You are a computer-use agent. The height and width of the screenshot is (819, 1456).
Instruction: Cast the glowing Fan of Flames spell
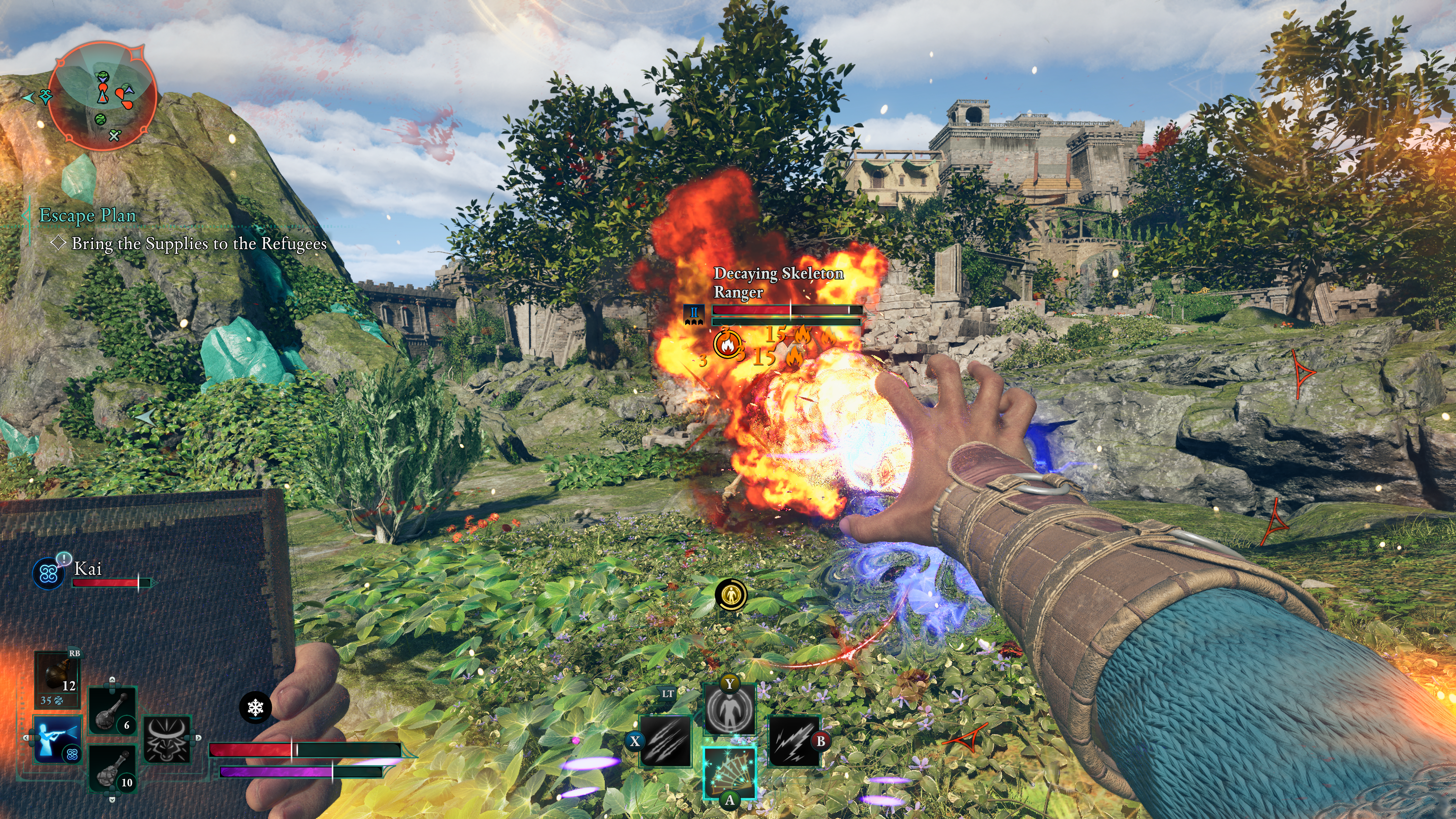pos(729,771)
